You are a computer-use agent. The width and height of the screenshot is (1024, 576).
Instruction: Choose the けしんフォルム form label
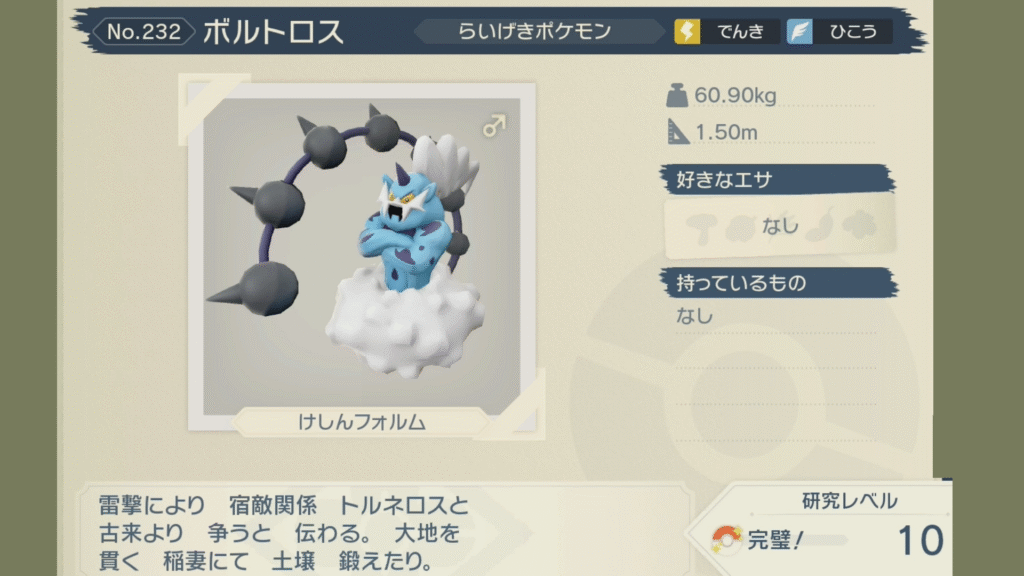361,422
